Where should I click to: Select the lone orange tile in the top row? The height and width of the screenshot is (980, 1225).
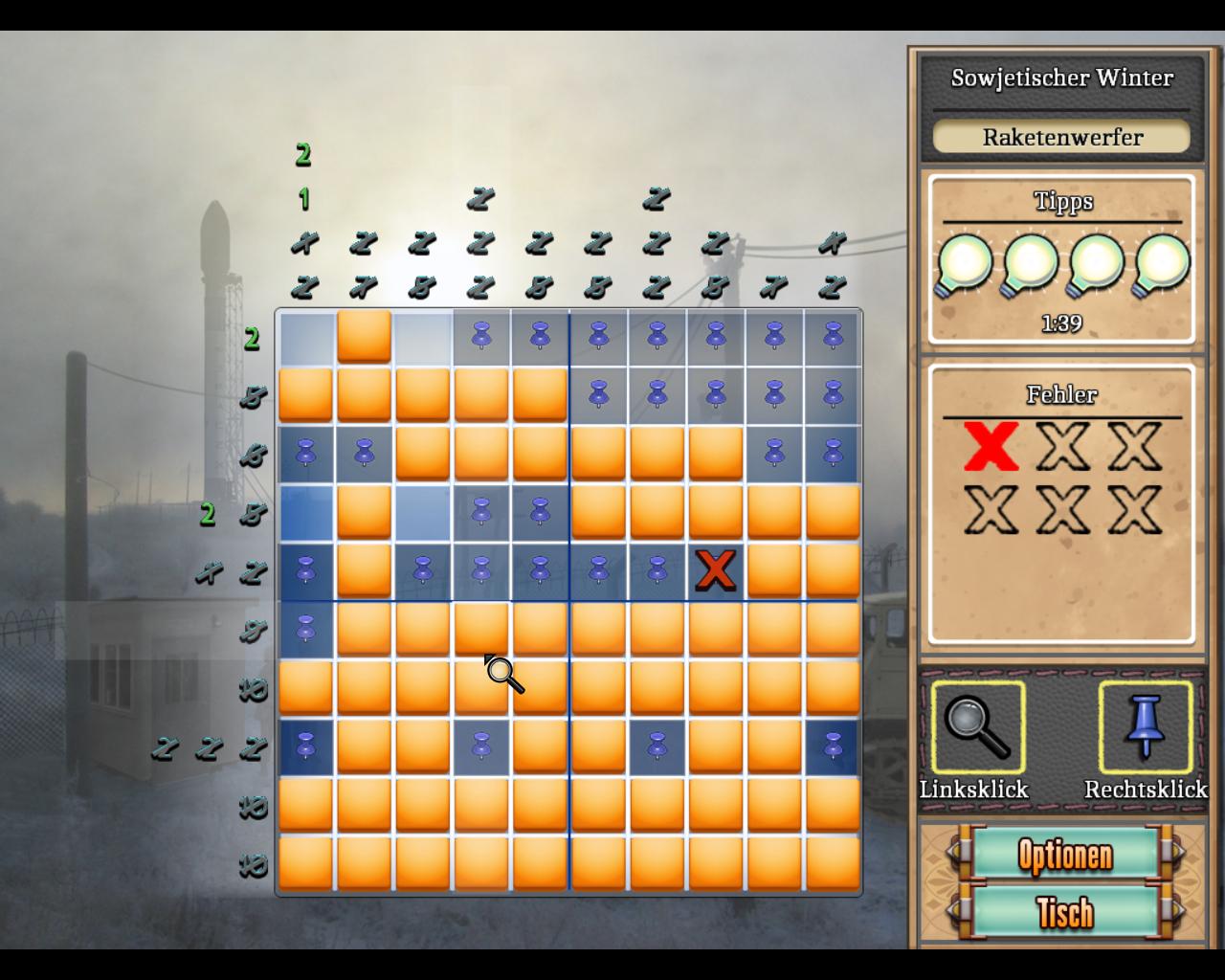364,336
